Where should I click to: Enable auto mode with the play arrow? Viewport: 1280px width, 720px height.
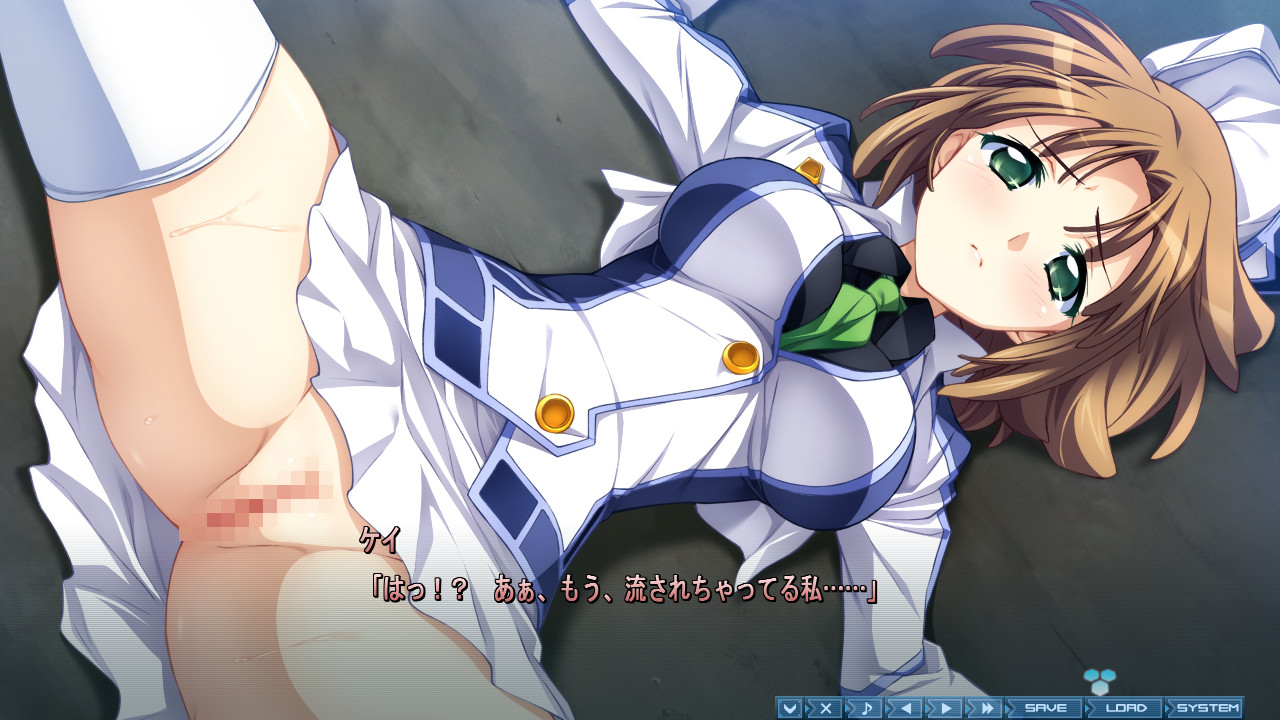point(946,707)
